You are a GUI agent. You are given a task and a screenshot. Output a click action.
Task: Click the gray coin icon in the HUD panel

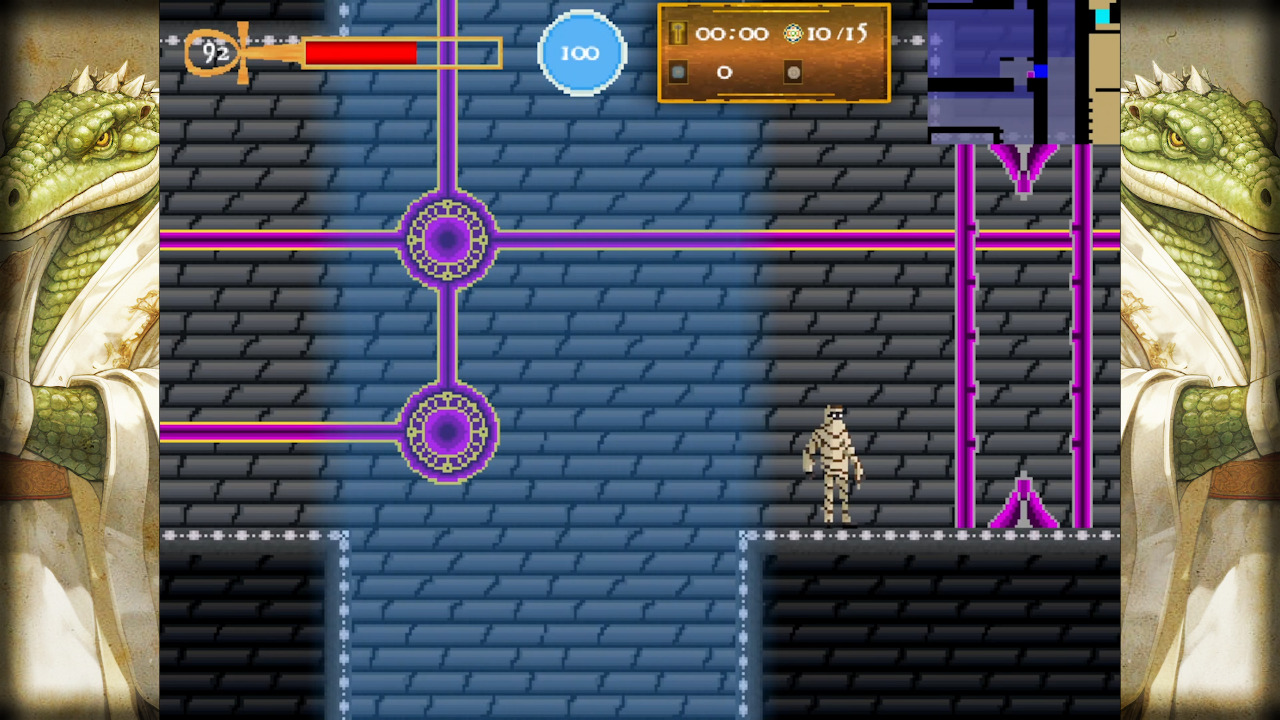tap(793, 72)
